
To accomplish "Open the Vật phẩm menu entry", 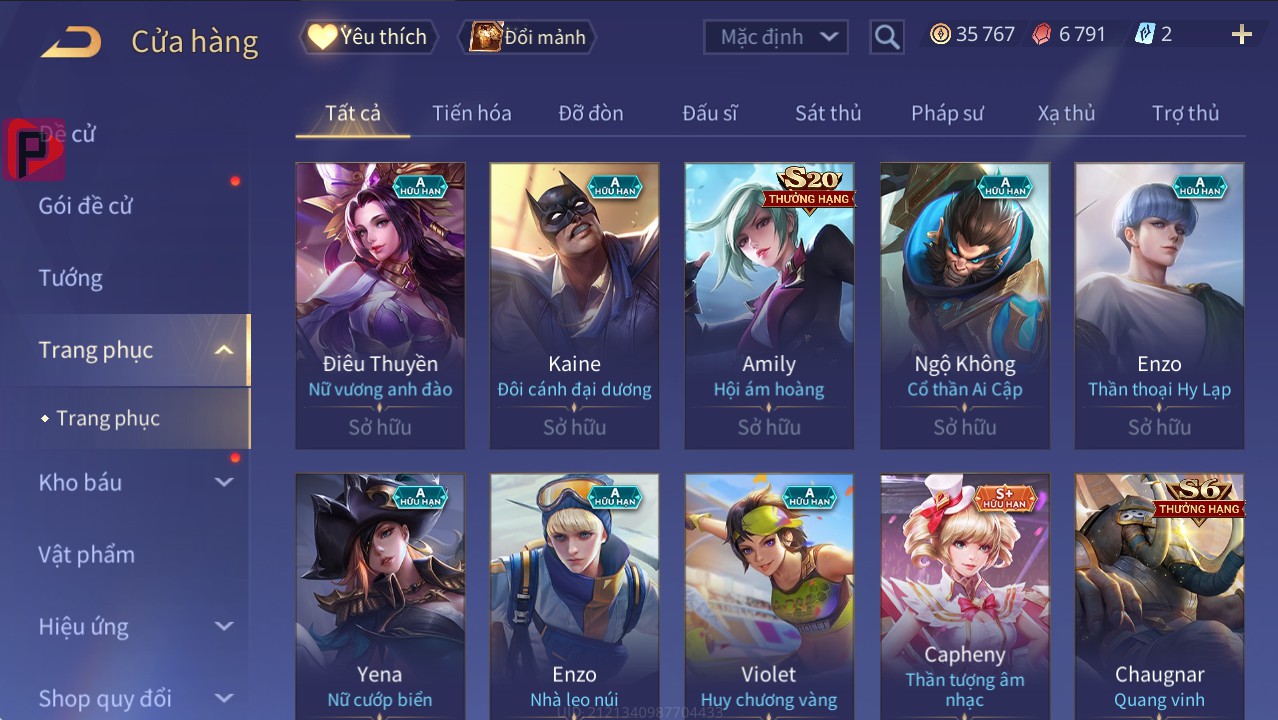I will (x=86, y=554).
